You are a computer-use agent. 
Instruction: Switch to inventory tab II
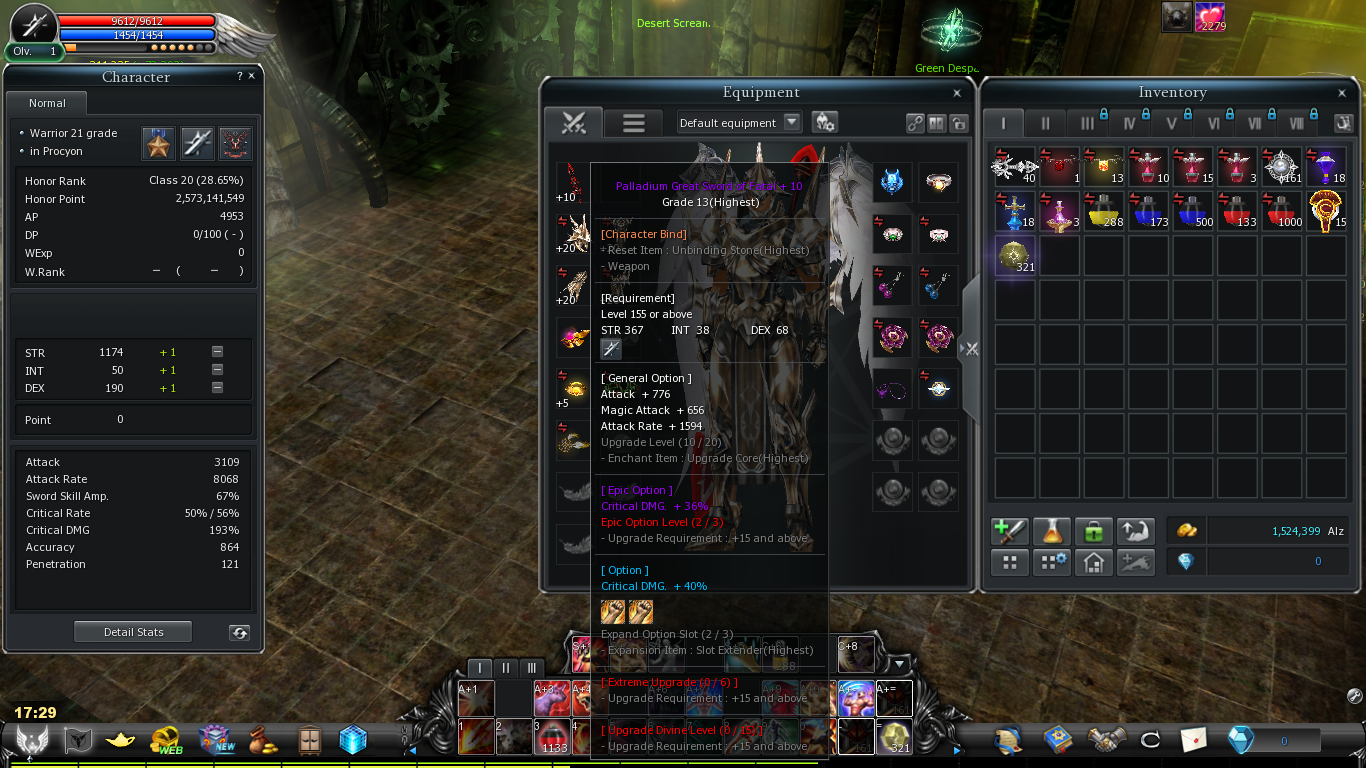click(x=1045, y=124)
